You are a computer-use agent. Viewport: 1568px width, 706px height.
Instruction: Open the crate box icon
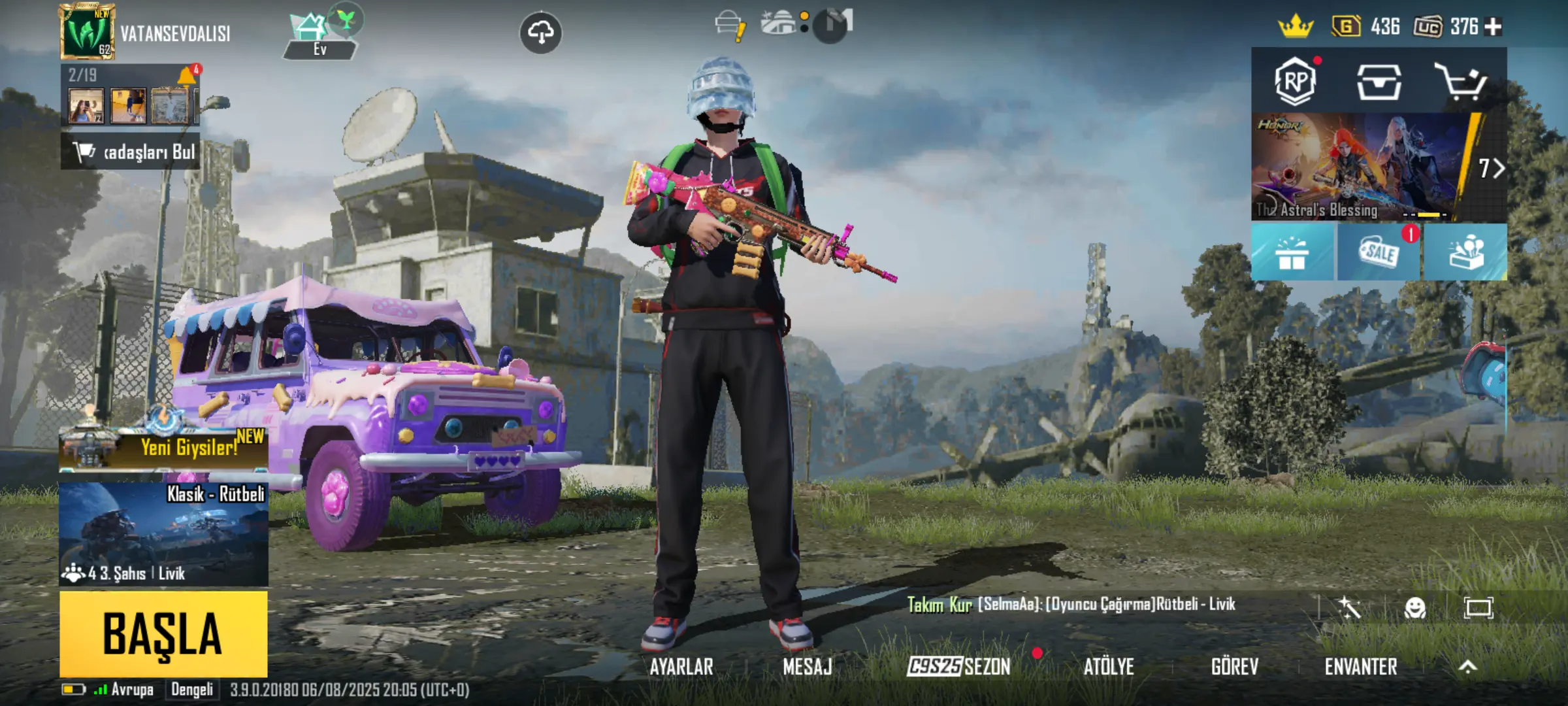coord(1379,82)
